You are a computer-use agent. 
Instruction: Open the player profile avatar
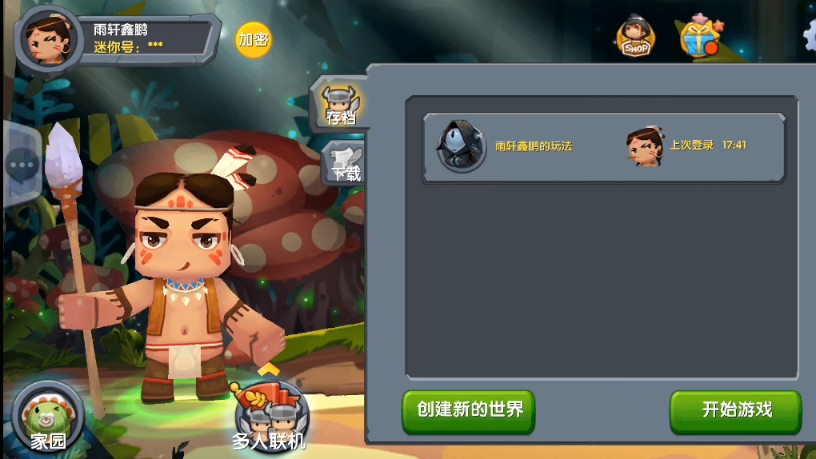(48, 40)
